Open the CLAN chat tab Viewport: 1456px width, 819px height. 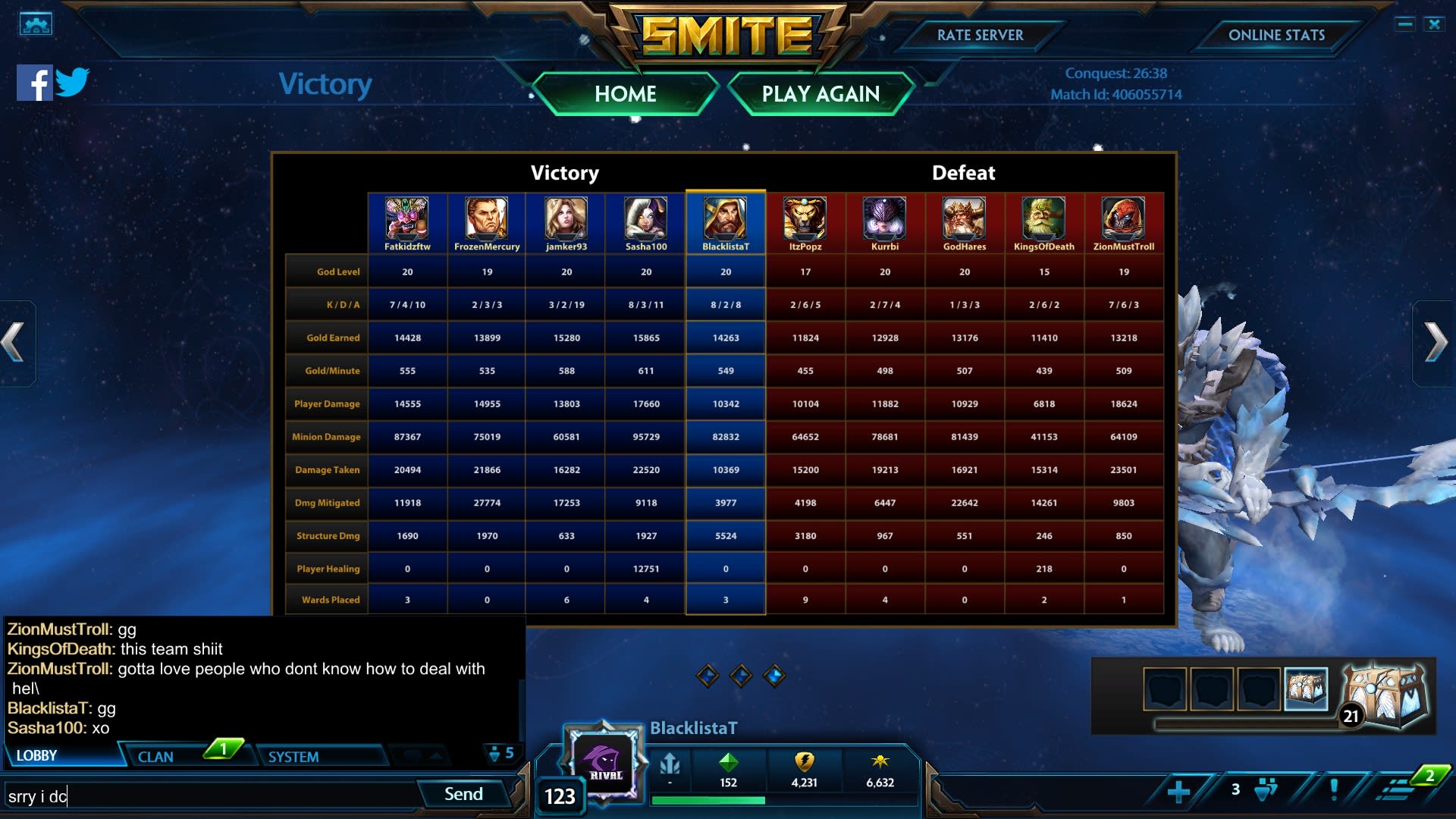[155, 756]
